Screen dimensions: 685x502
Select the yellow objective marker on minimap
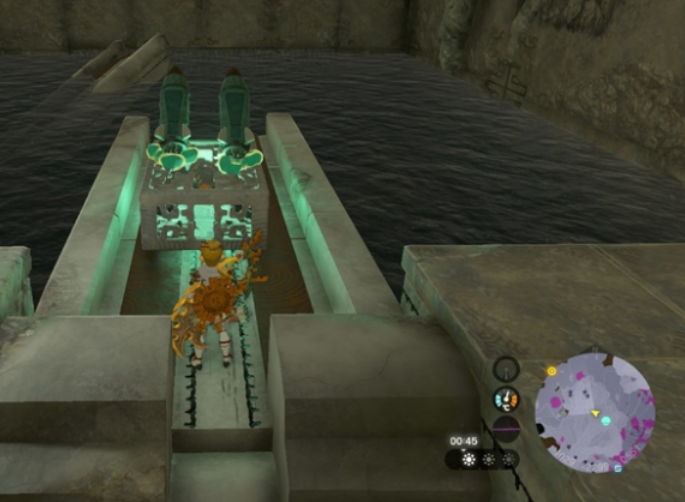point(552,371)
